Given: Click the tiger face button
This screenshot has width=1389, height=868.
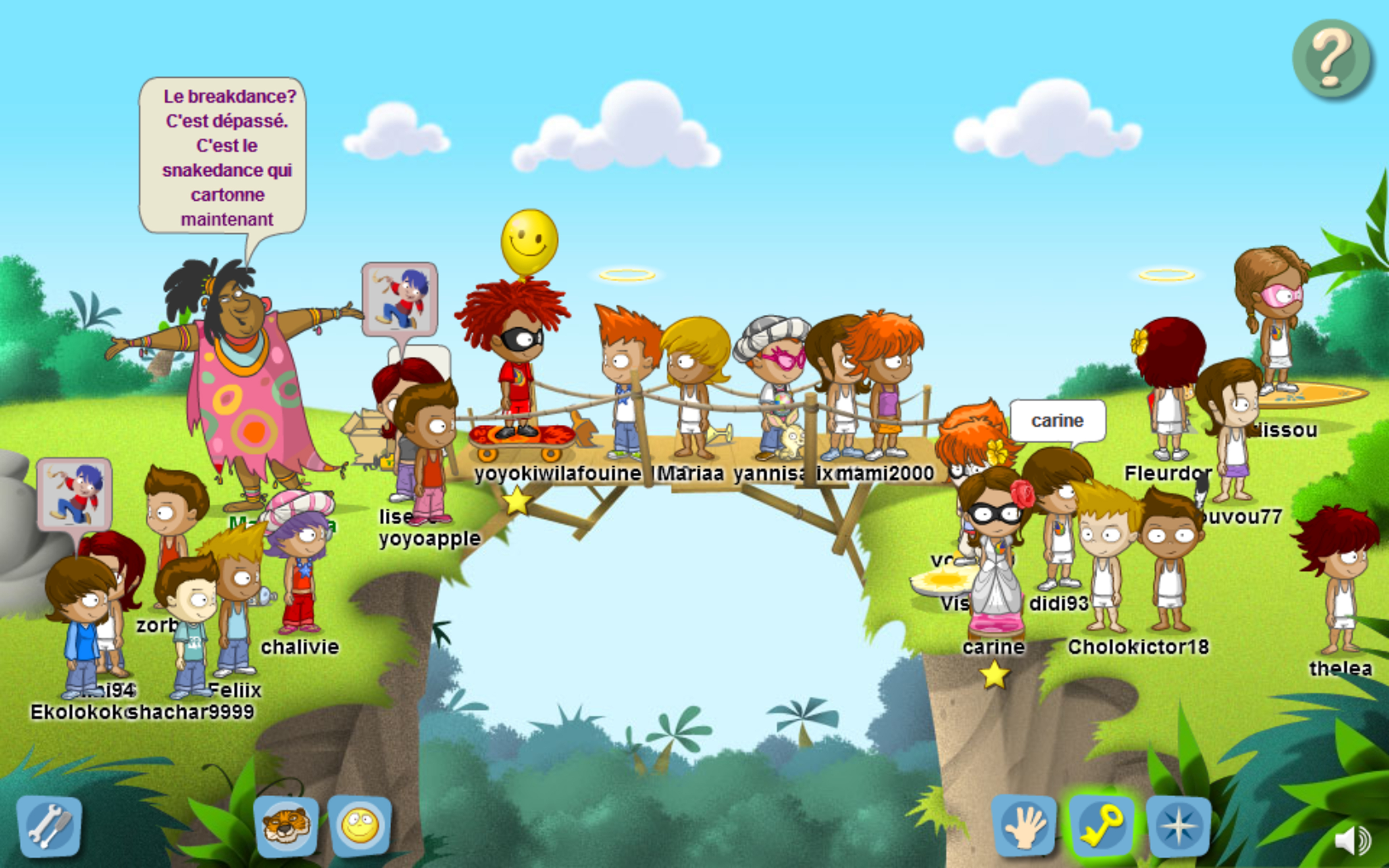Looking at the screenshot, I should pos(286,827).
